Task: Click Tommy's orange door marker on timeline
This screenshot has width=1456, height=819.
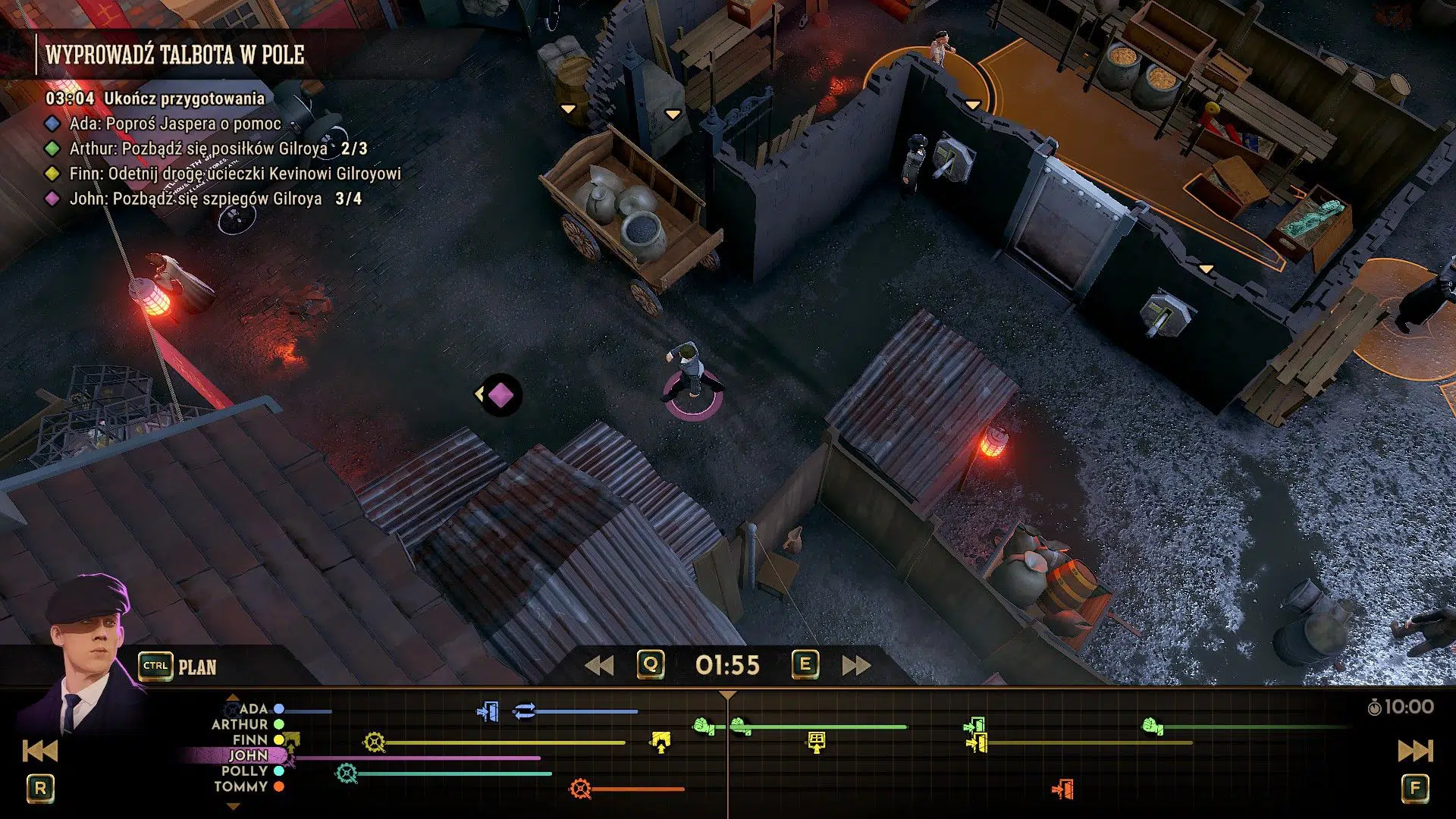Action: tap(1063, 789)
